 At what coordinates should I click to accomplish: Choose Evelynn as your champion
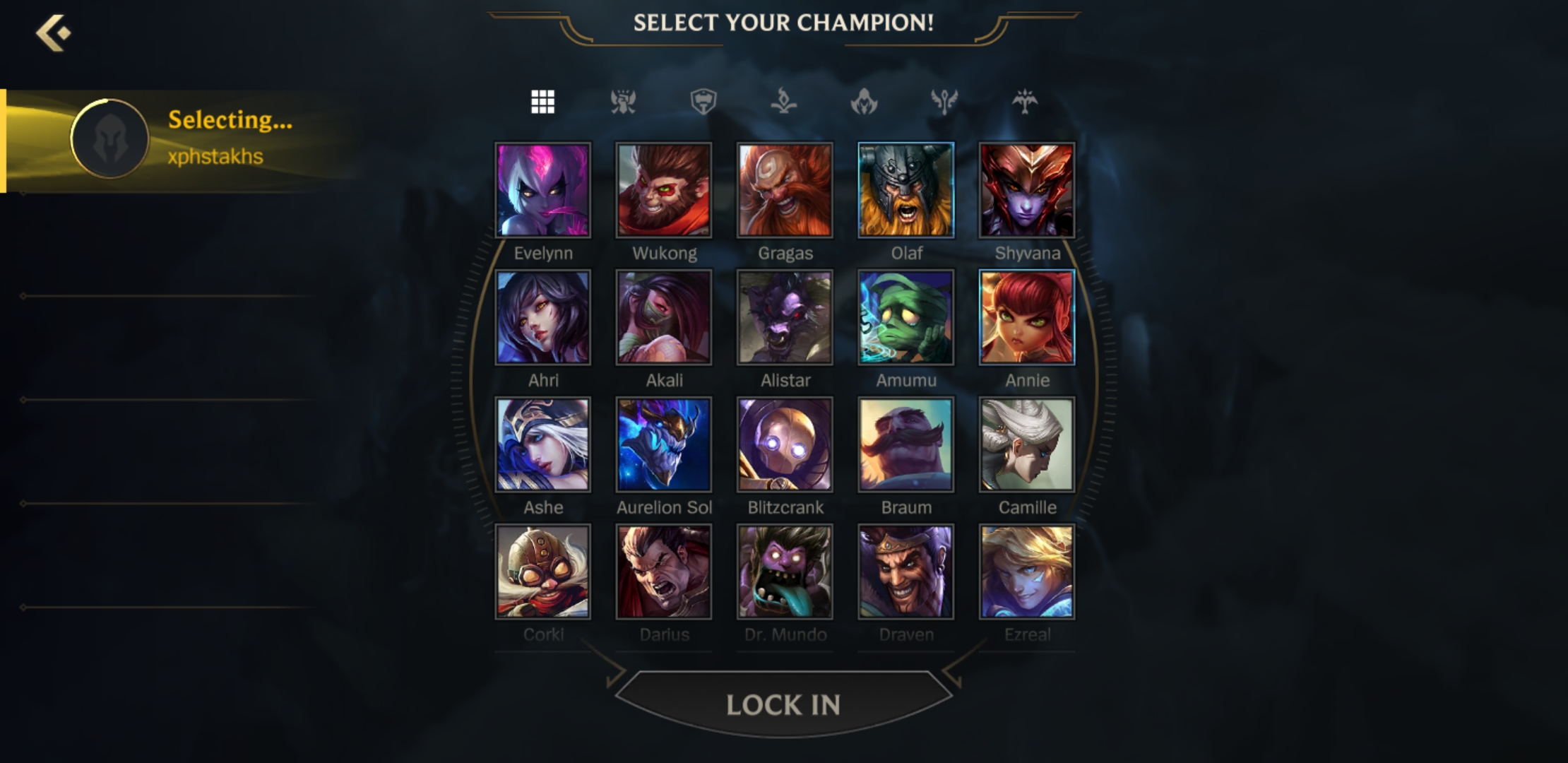pos(542,189)
